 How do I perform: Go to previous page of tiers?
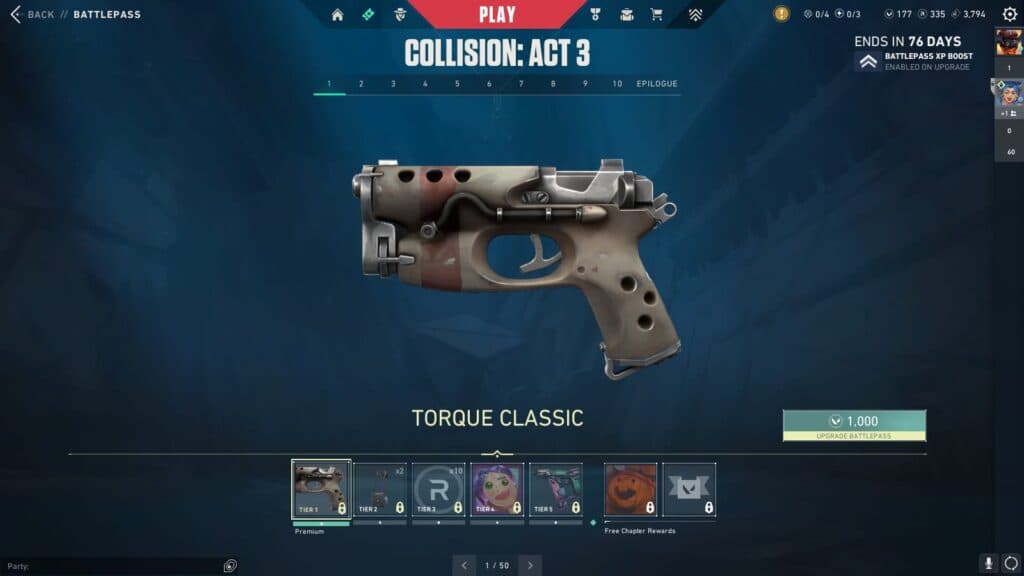pyautogui.click(x=464, y=565)
